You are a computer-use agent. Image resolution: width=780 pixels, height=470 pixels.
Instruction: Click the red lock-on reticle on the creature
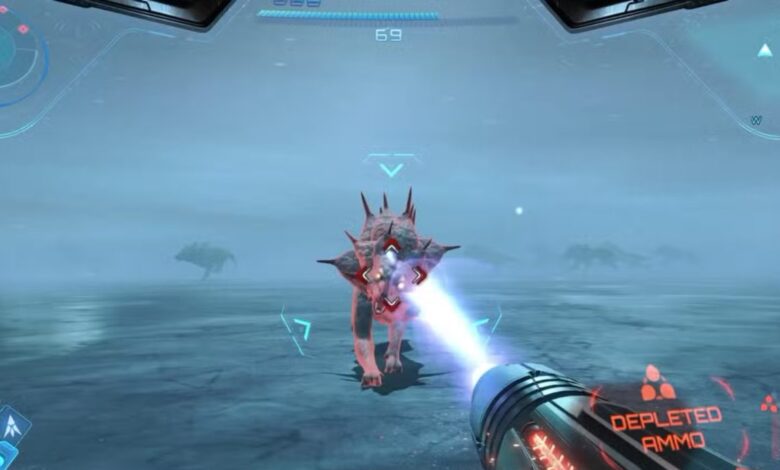click(391, 272)
